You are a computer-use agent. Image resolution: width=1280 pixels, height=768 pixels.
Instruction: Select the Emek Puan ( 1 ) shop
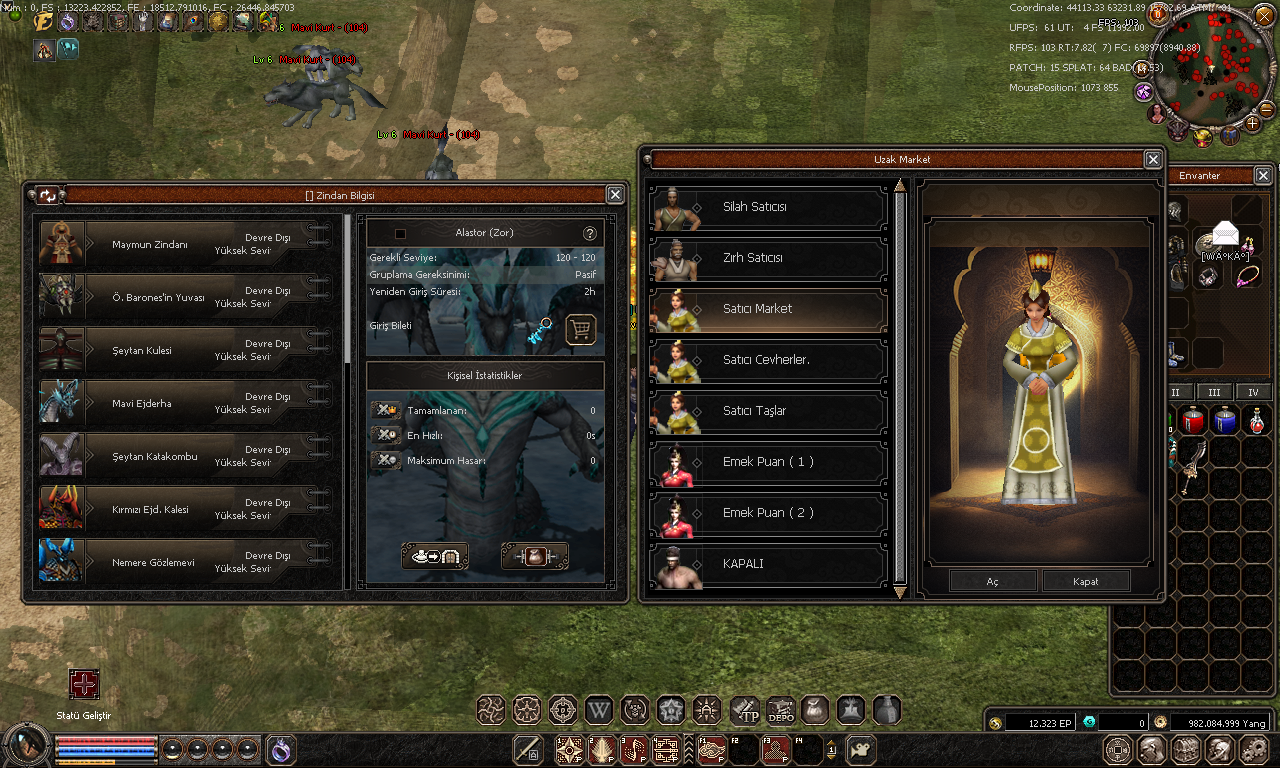click(x=768, y=463)
